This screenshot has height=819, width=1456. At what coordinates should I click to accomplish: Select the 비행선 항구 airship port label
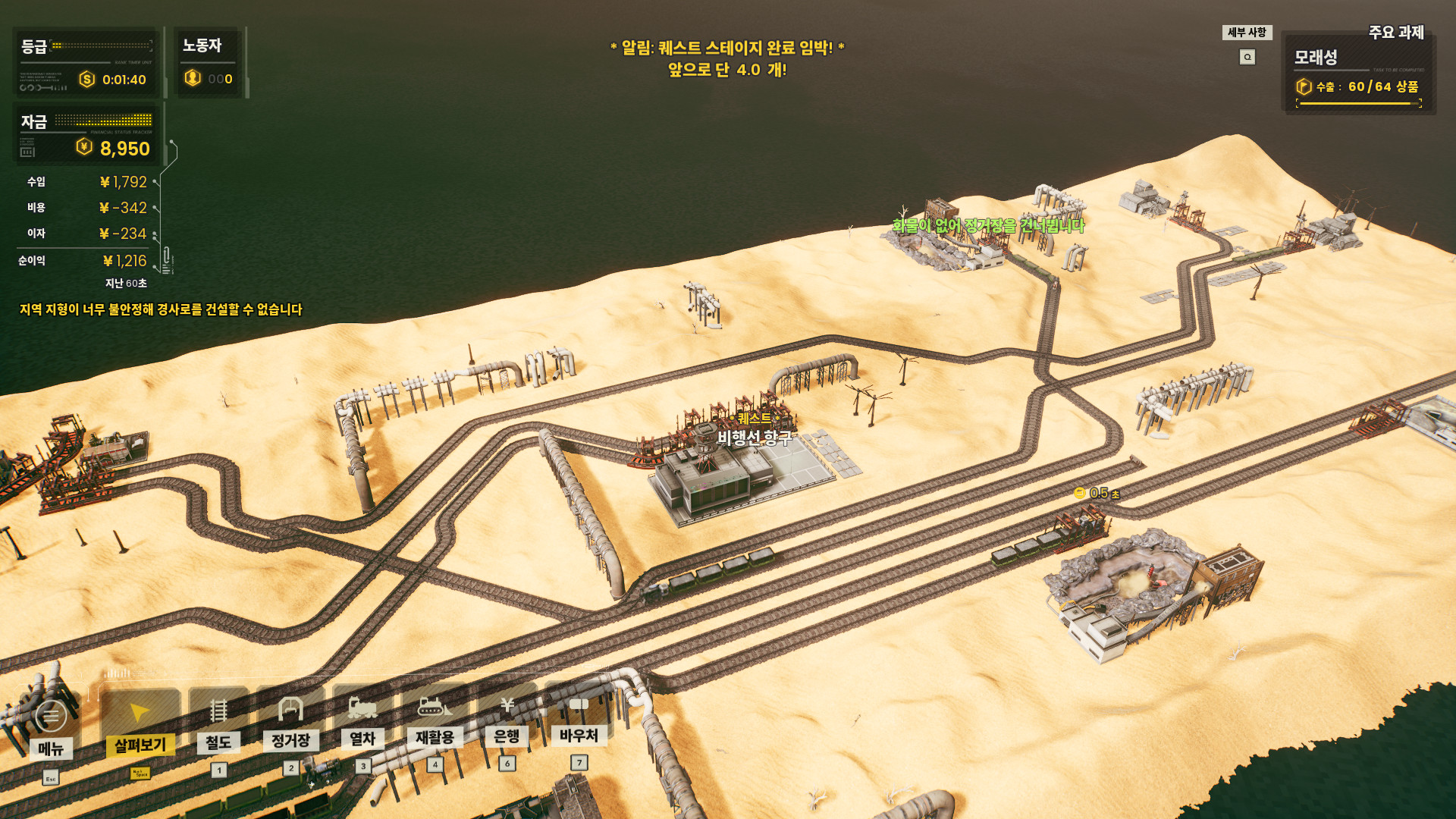(x=755, y=438)
